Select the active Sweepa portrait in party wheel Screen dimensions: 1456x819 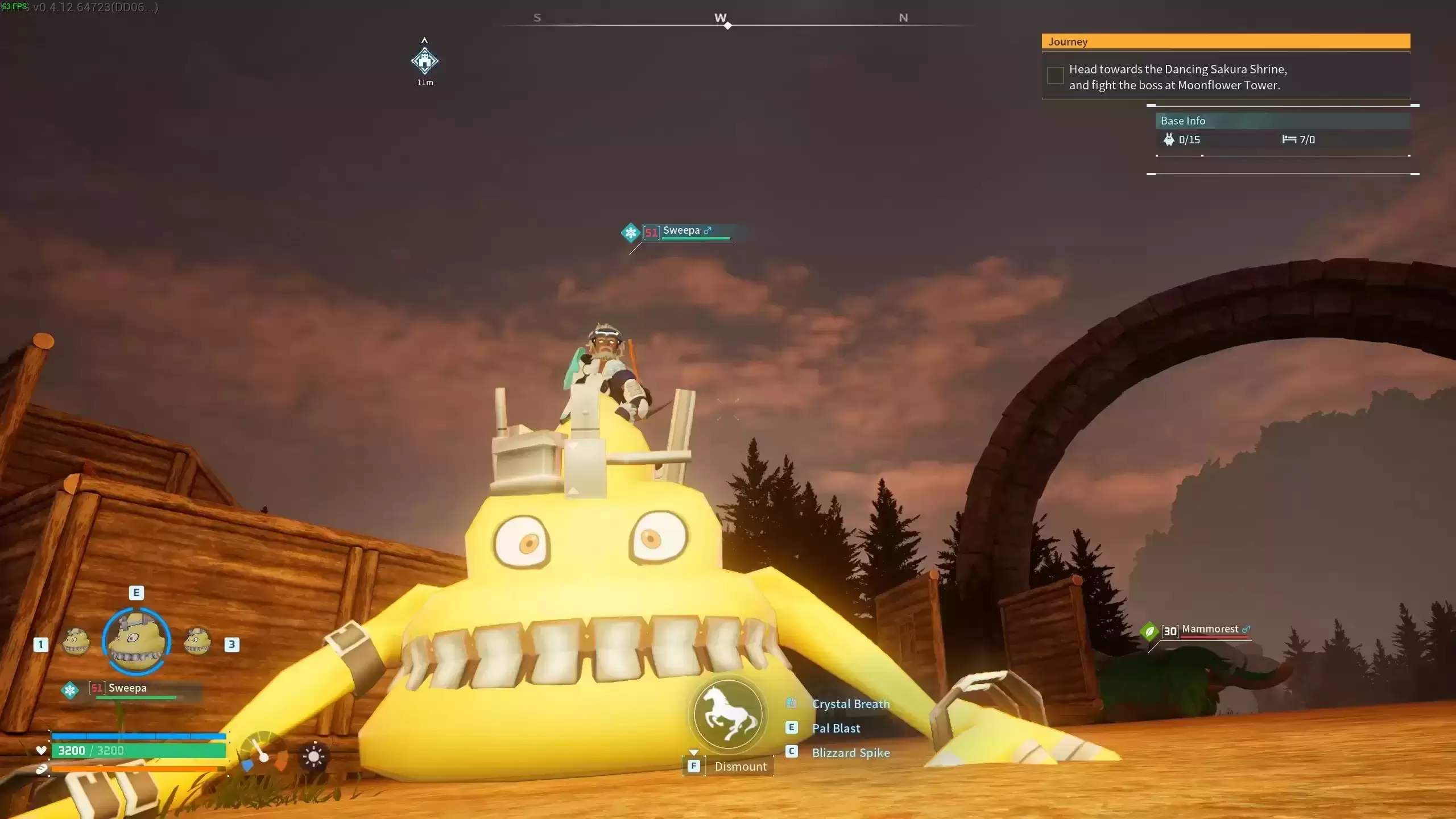(136, 642)
